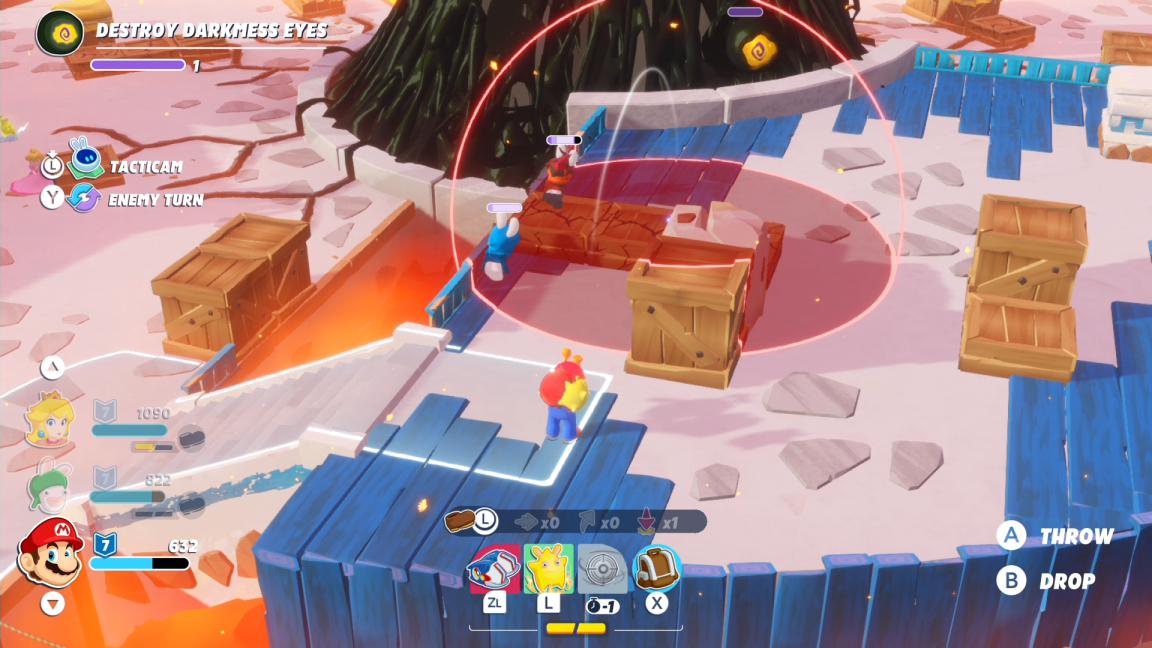Select the brown boot movement icon
The height and width of the screenshot is (648, 1152).
point(462,521)
